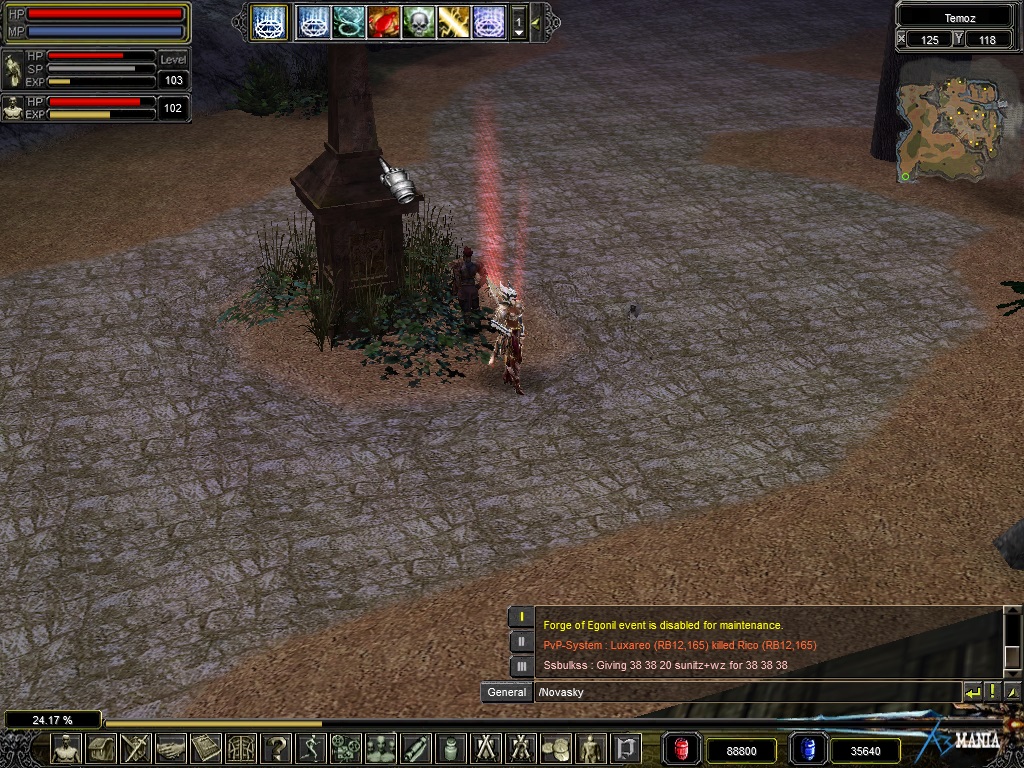Open the General chat channel selector
Viewport: 1024px width, 768px height.
[x=506, y=692]
